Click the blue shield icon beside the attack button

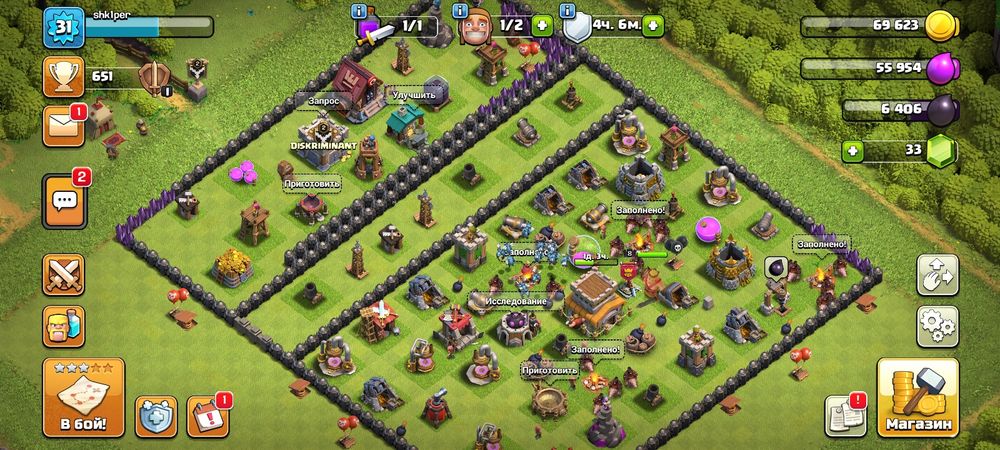coord(157,415)
